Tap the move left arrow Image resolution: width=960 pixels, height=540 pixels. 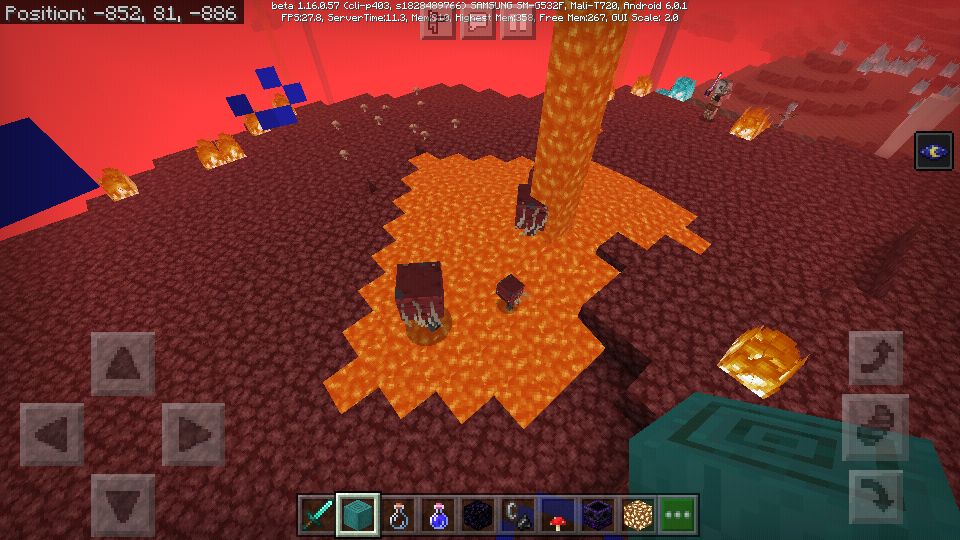pyautogui.click(x=52, y=435)
